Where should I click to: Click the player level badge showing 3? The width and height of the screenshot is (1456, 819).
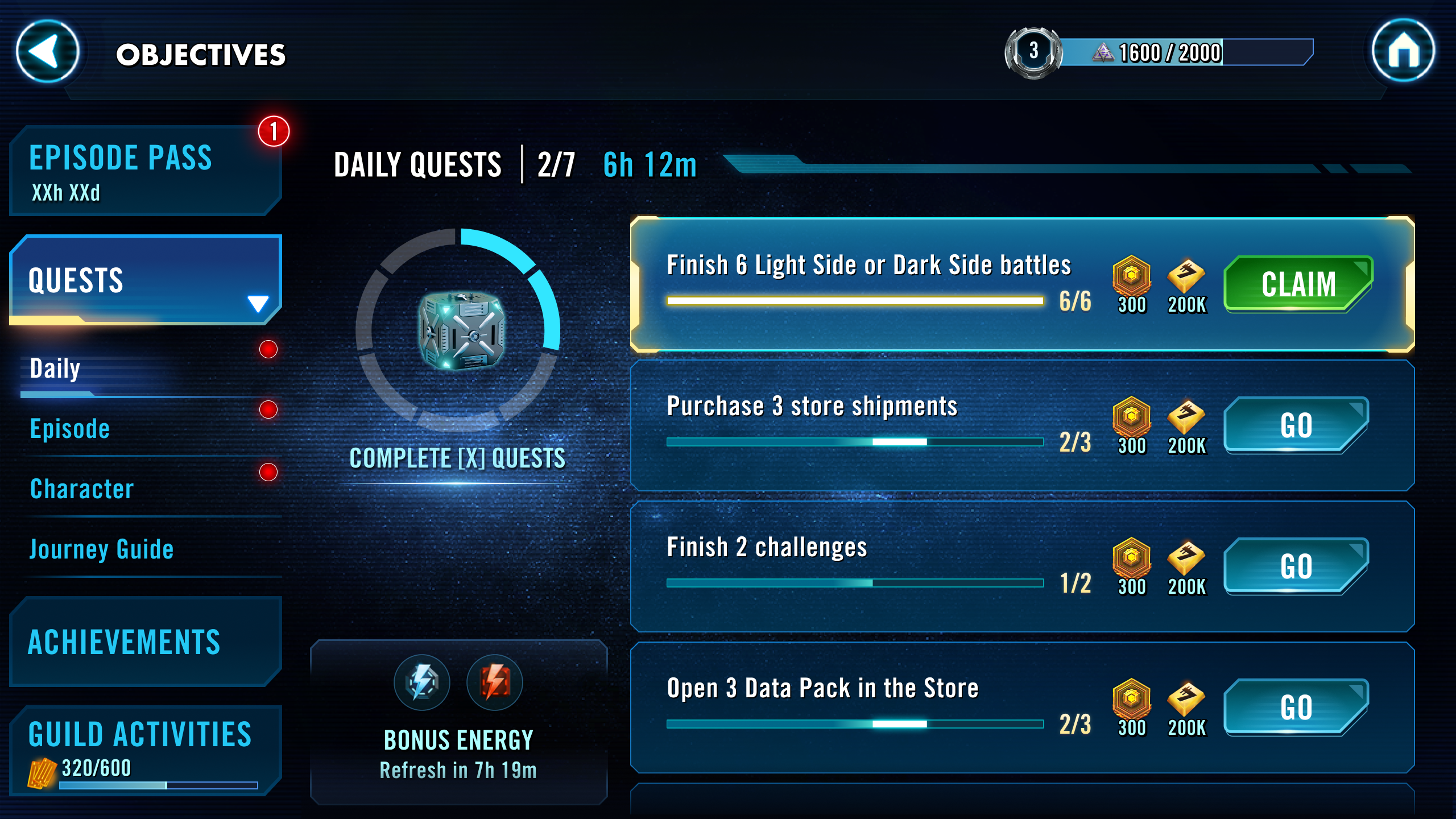tap(1032, 51)
